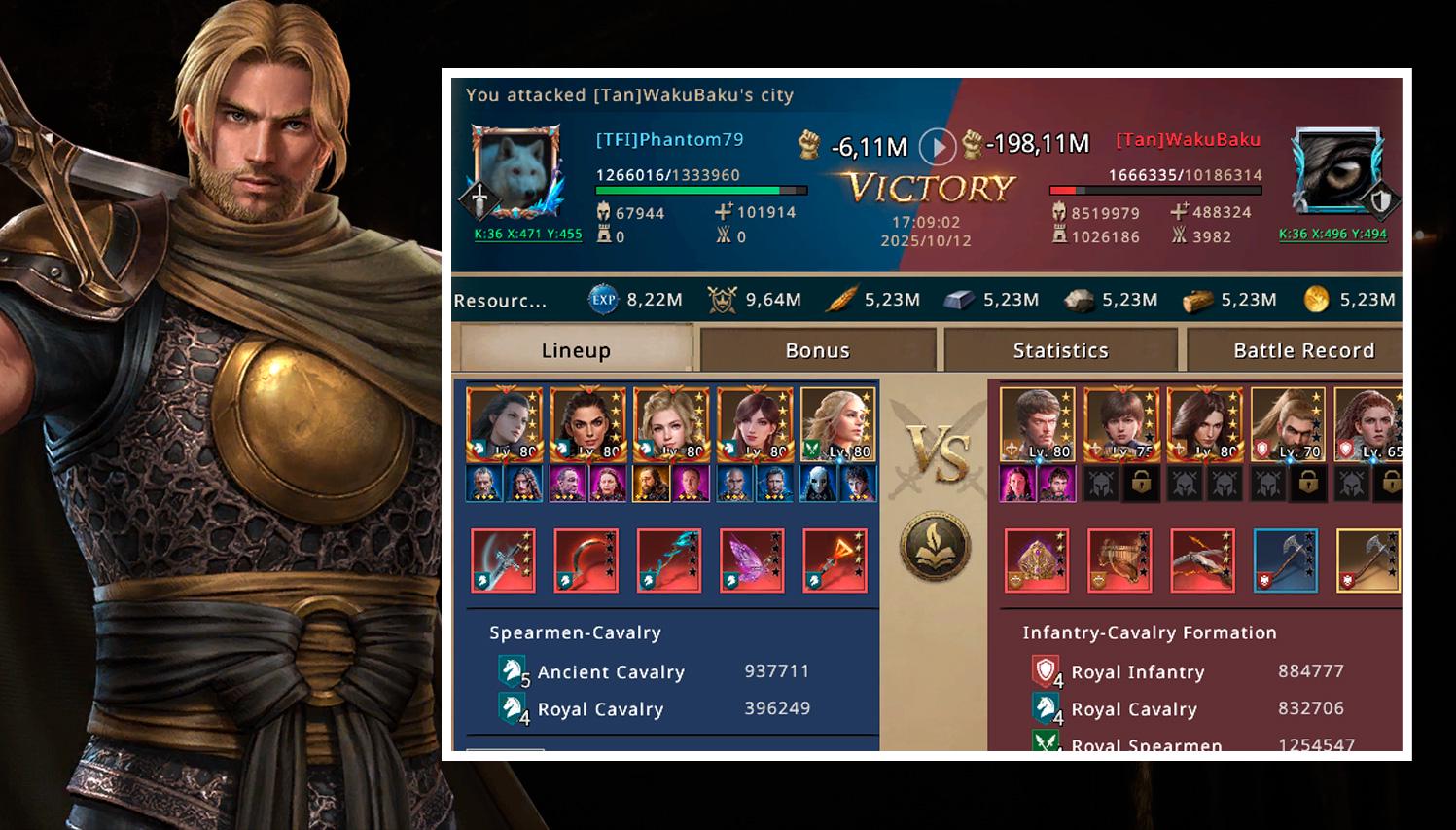Viewport: 1456px width, 830px height.
Task: Click the name [TFI]Phantom79
Action: pyautogui.click(x=669, y=139)
